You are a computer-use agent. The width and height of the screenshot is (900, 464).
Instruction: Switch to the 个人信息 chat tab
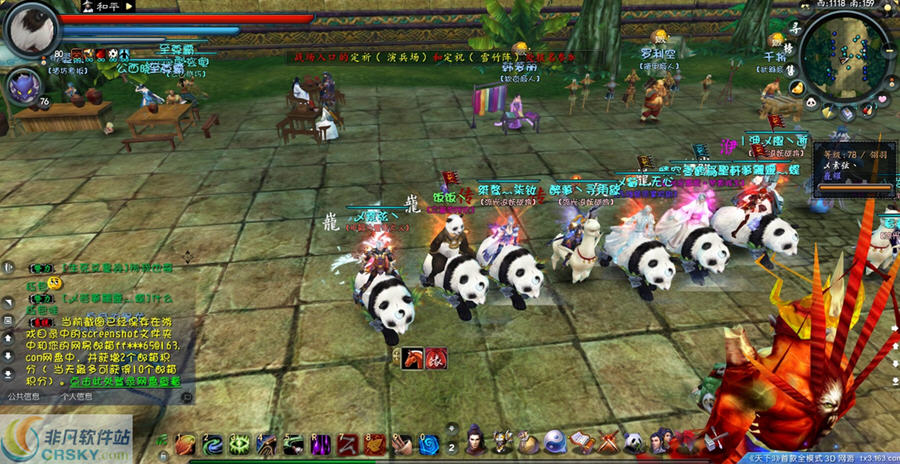pyautogui.click(x=78, y=396)
